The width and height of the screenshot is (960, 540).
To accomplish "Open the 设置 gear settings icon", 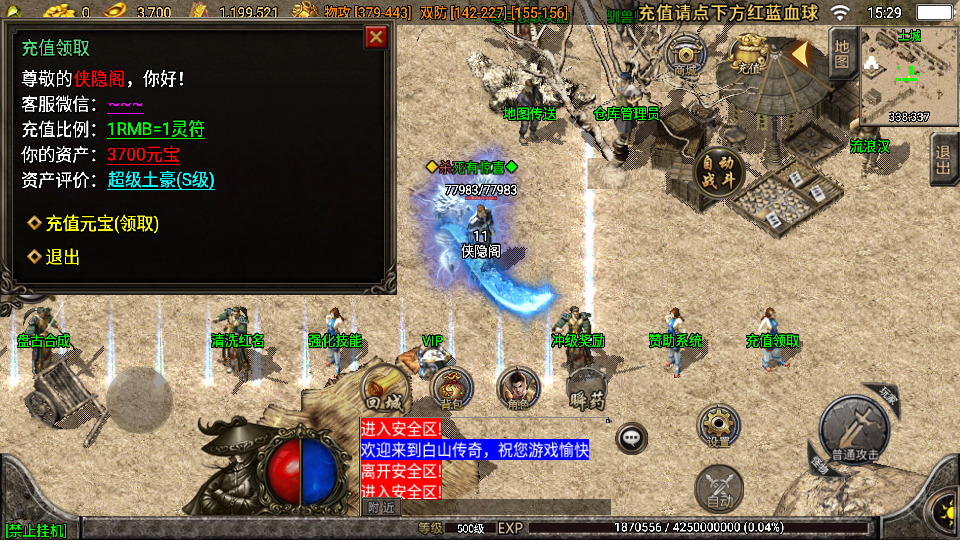I will [x=718, y=427].
